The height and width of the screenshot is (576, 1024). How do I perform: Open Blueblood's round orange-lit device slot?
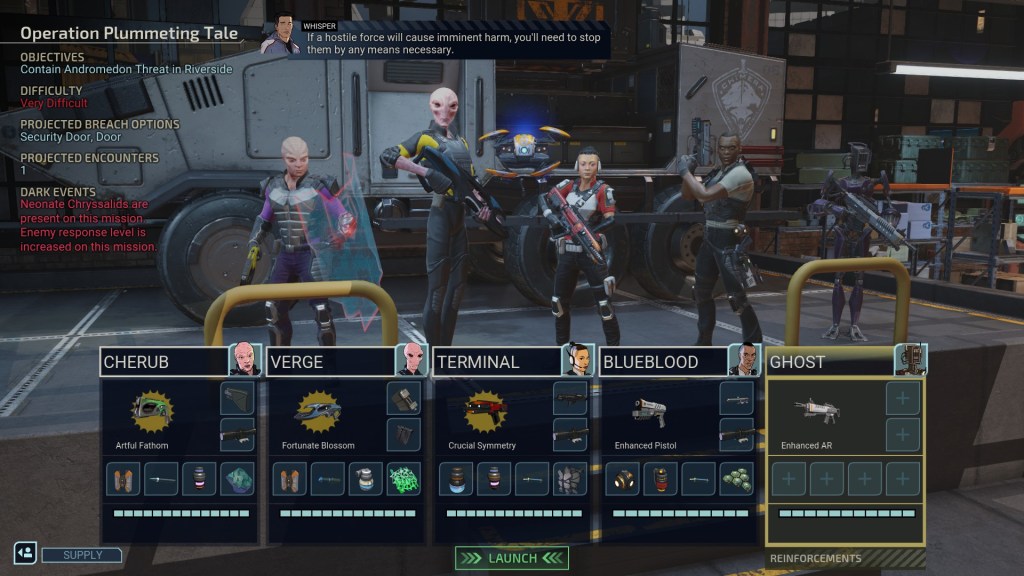click(622, 479)
